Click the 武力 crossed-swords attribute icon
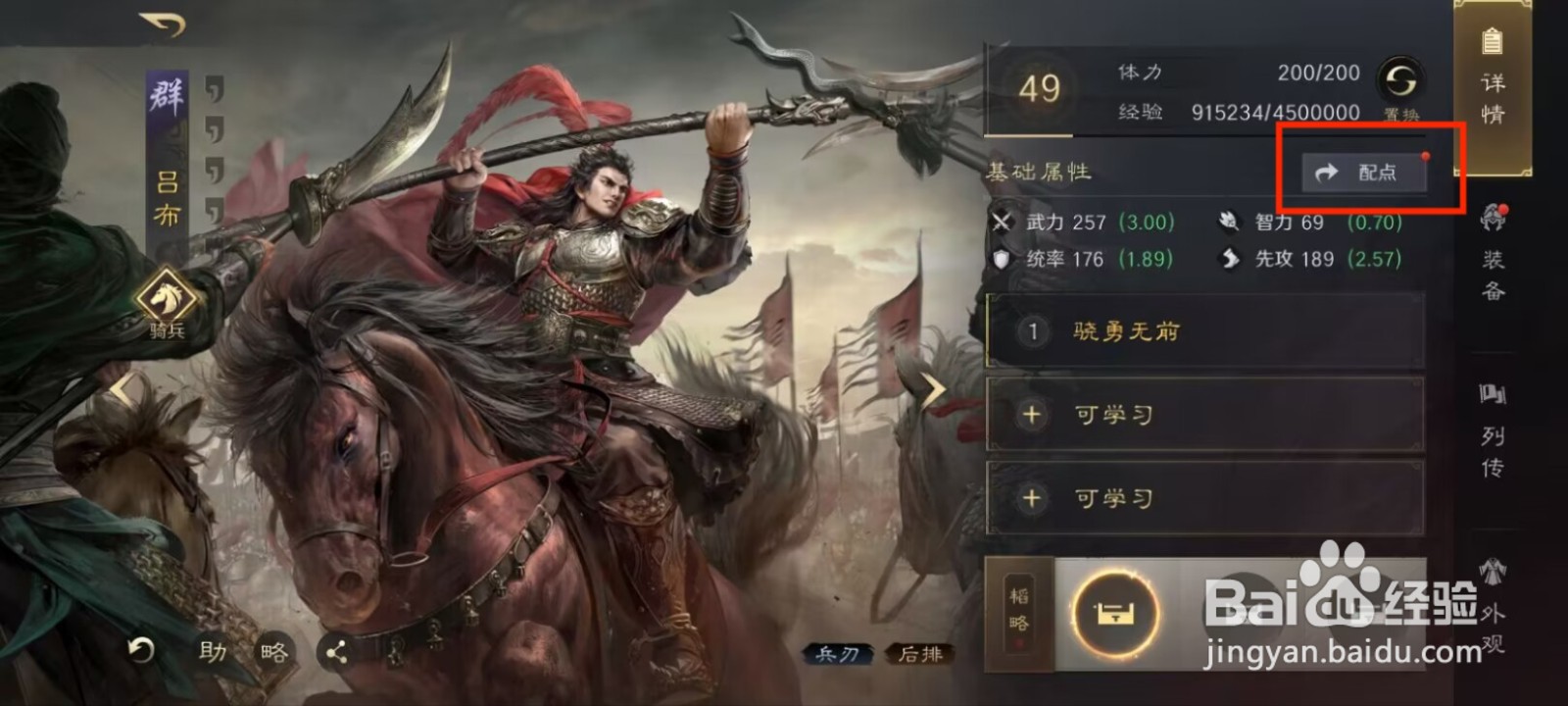The height and width of the screenshot is (706, 1568). click(1003, 223)
